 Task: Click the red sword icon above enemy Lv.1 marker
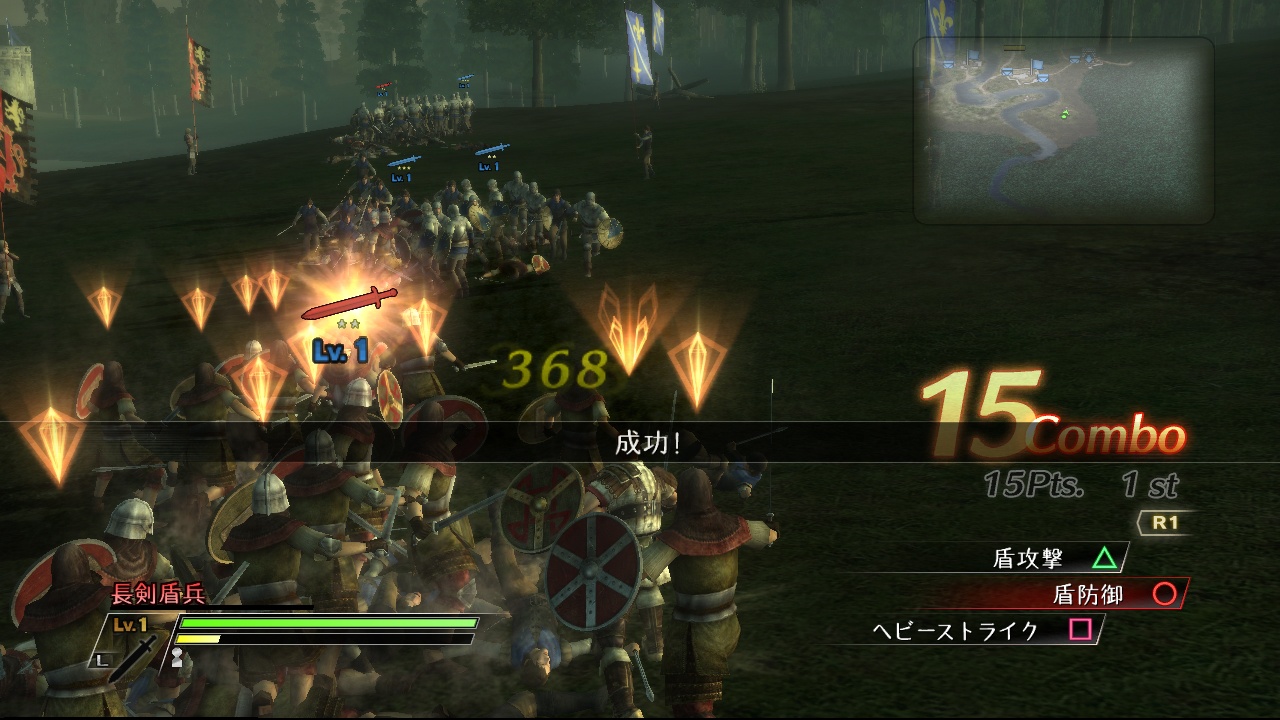tap(349, 303)
